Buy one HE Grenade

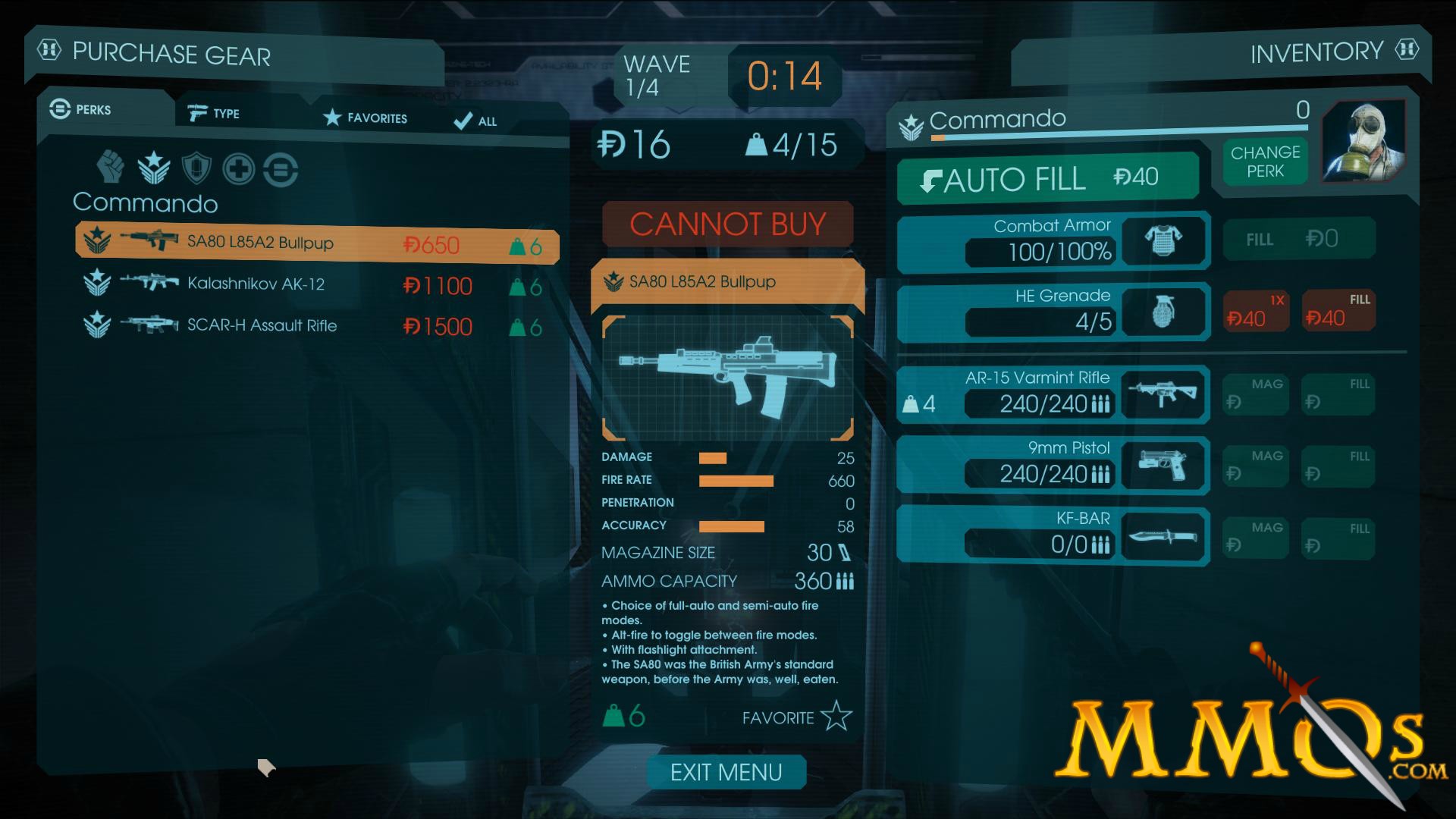(x=1256, y=312)
